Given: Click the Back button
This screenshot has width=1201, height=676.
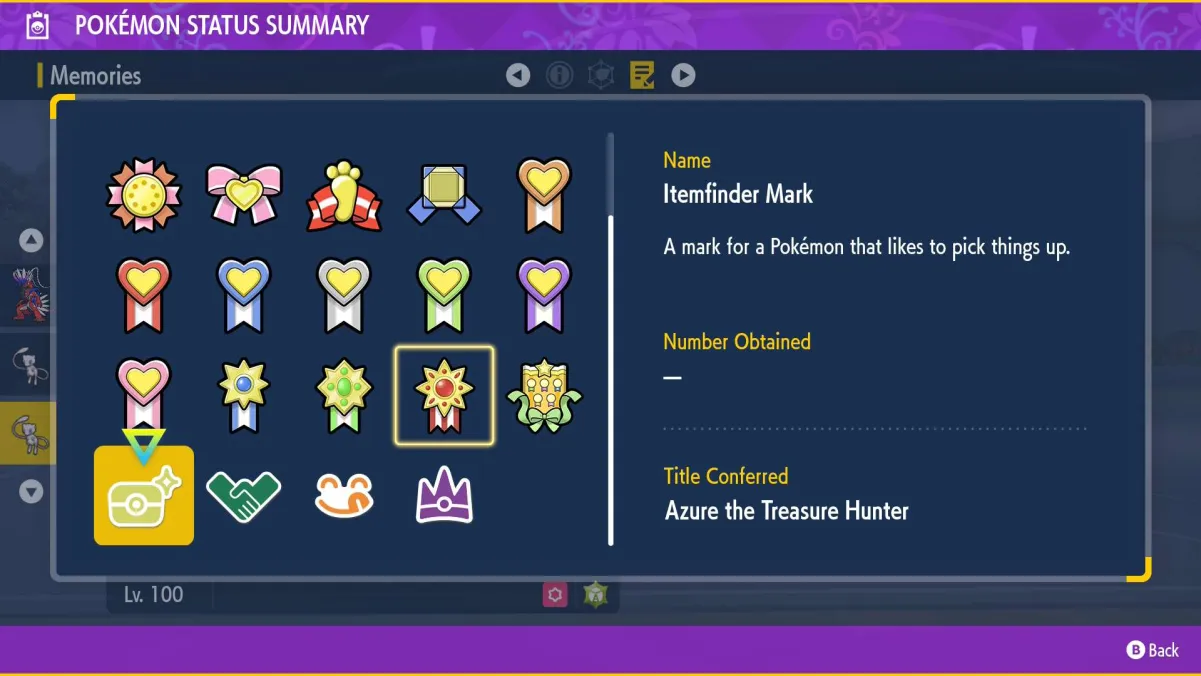Looking at the screenshot, I should (x=1153, y=650).
